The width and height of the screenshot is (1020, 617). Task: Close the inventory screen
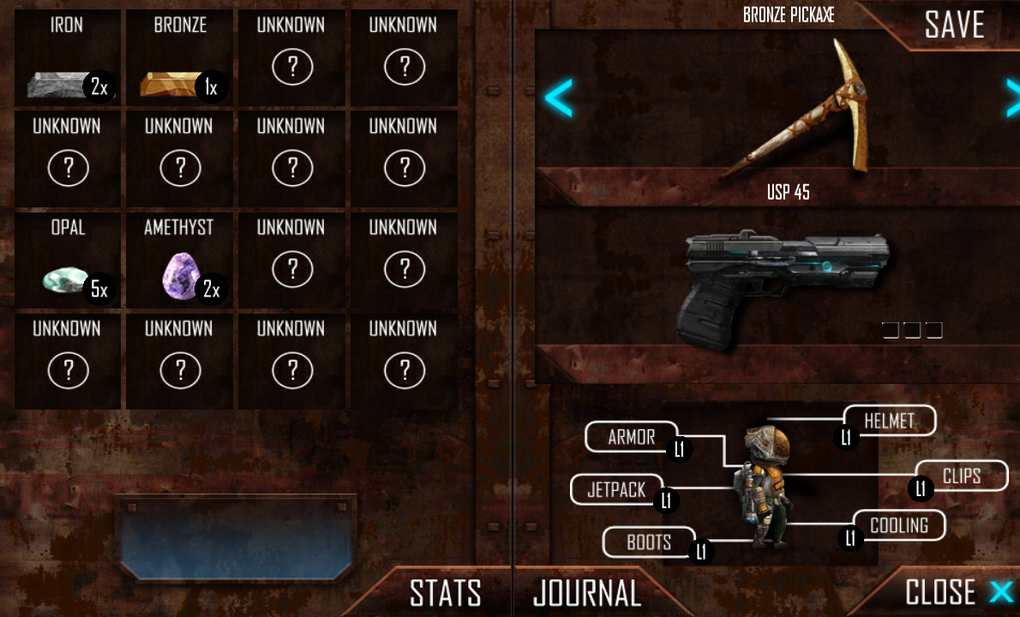pos(957,592)
